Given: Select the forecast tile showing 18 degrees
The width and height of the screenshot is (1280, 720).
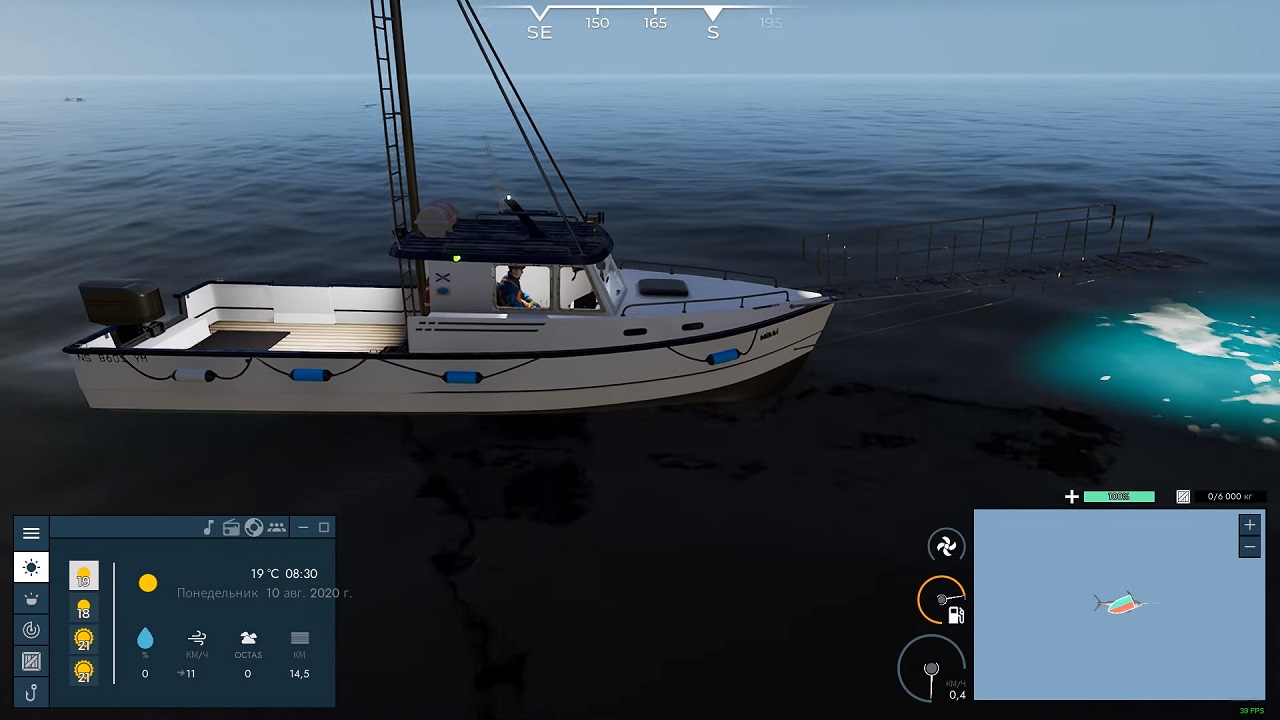Looking at the screenshot, I should 84,608.
